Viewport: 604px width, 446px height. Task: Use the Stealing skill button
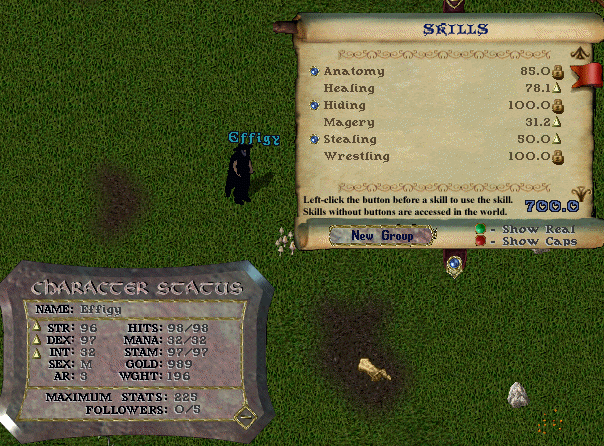point(314,139)
